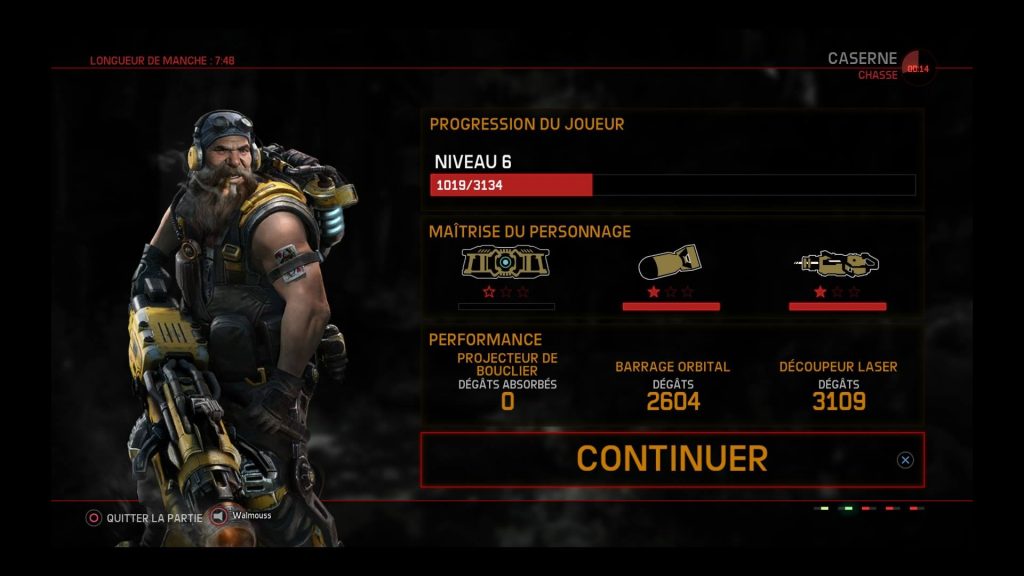Select the orbital barrage bomb icon
1024x576 pixels.
click(x=670, y=263)
